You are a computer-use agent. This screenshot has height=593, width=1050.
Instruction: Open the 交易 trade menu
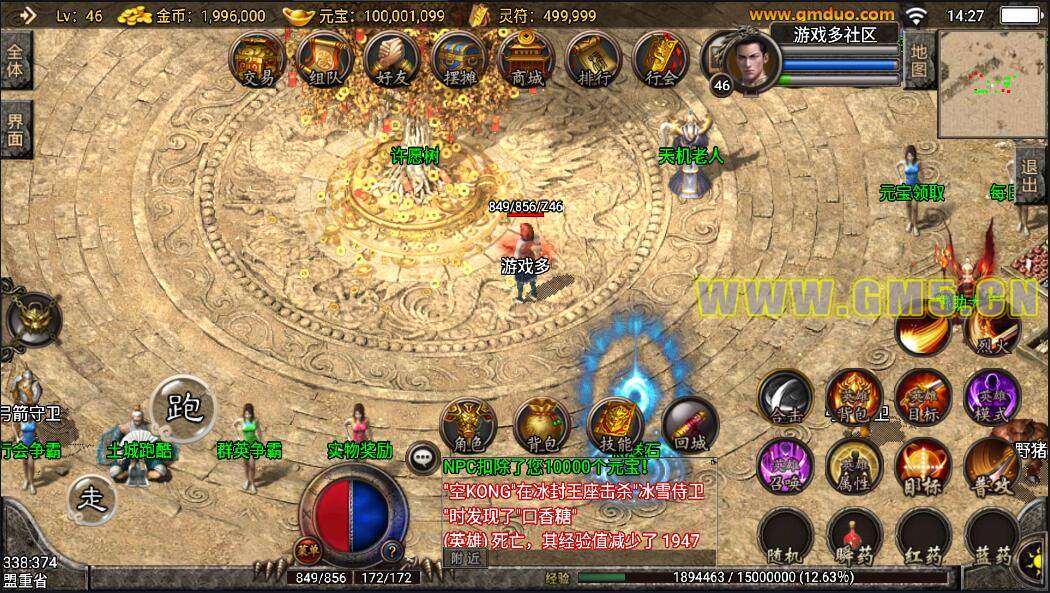tap(257, 59)
